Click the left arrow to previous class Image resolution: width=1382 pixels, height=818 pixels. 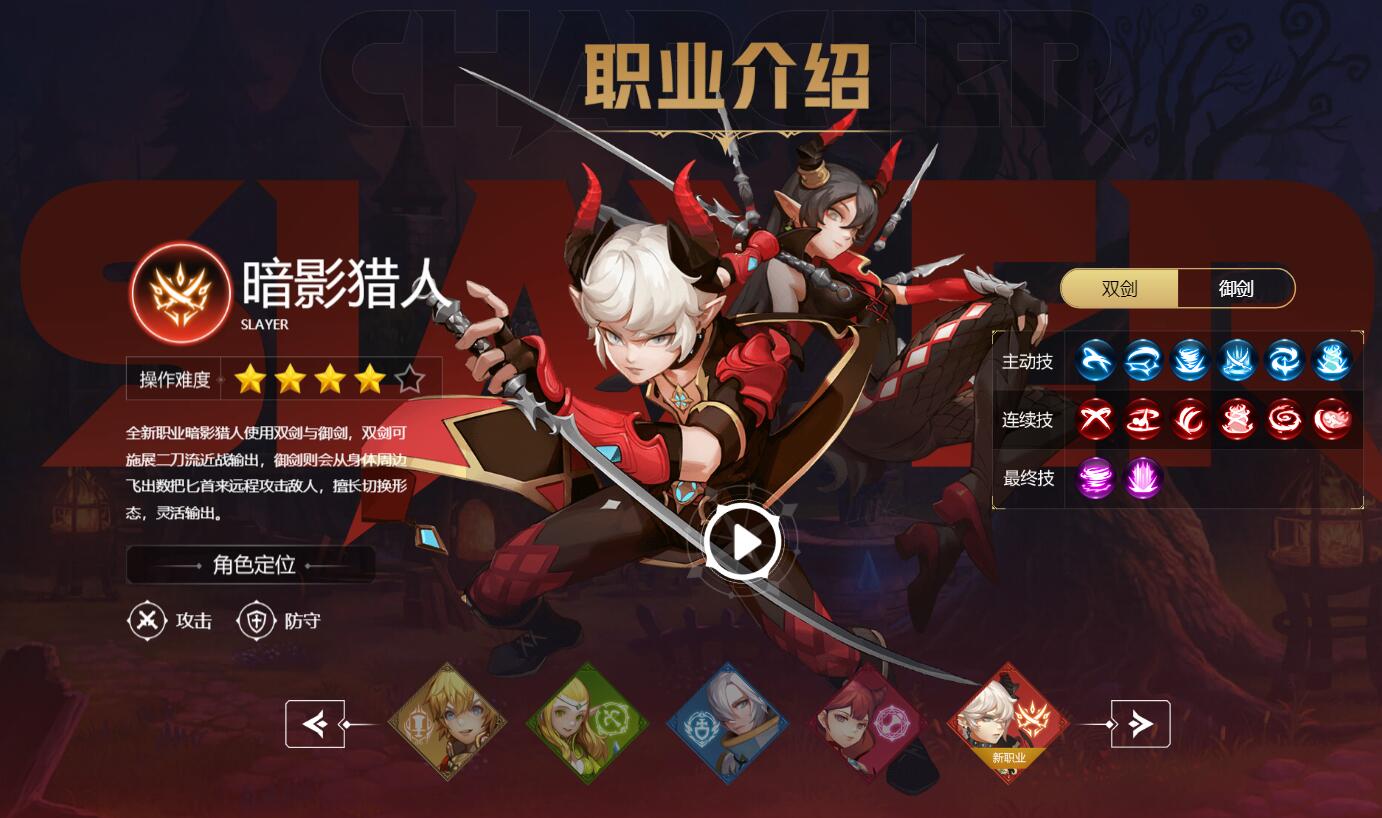point(315,722)
